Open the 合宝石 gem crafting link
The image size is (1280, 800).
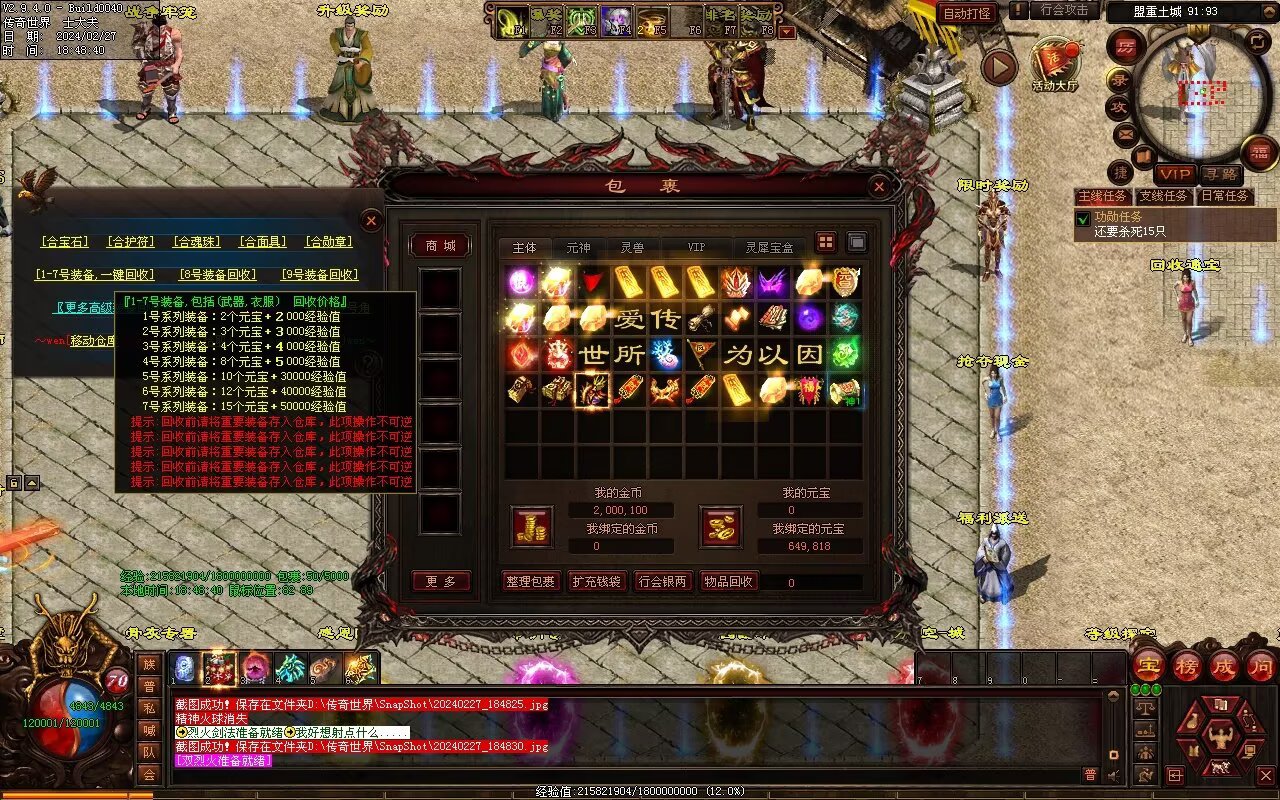[x=65, y=242]
